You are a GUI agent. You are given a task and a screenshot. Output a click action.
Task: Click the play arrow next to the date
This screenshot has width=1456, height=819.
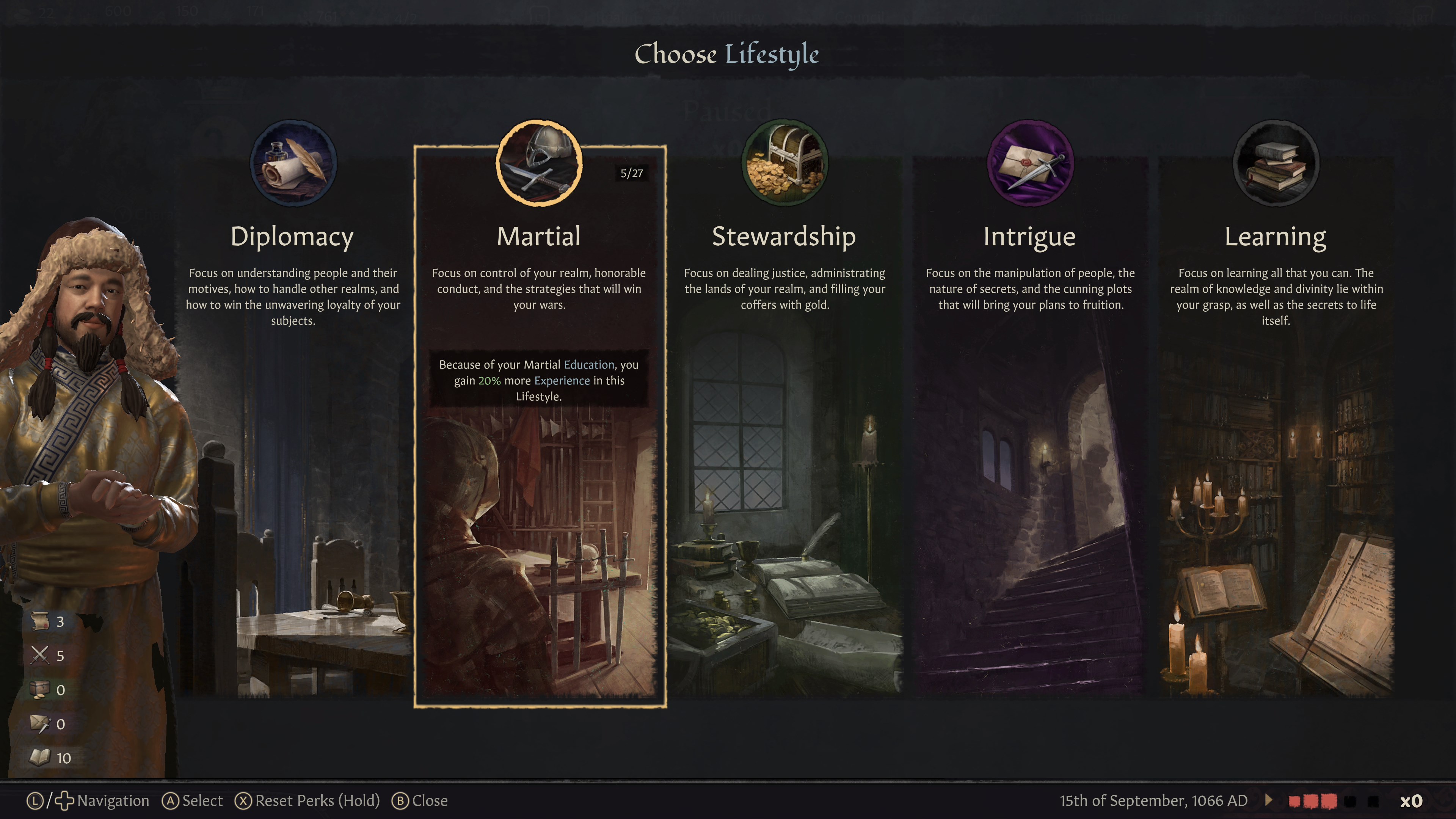1269,800
